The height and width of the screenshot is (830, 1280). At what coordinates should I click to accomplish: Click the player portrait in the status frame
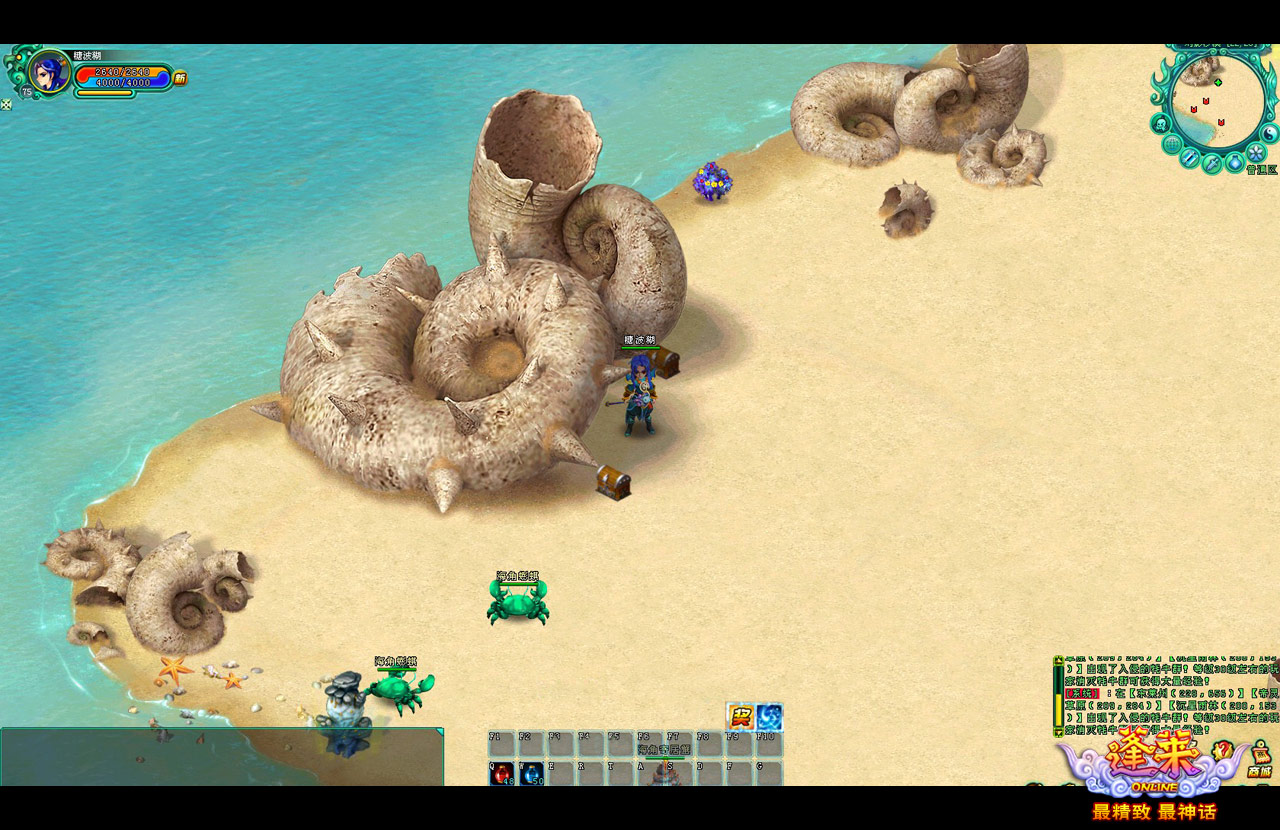click(x=47, y=71)
